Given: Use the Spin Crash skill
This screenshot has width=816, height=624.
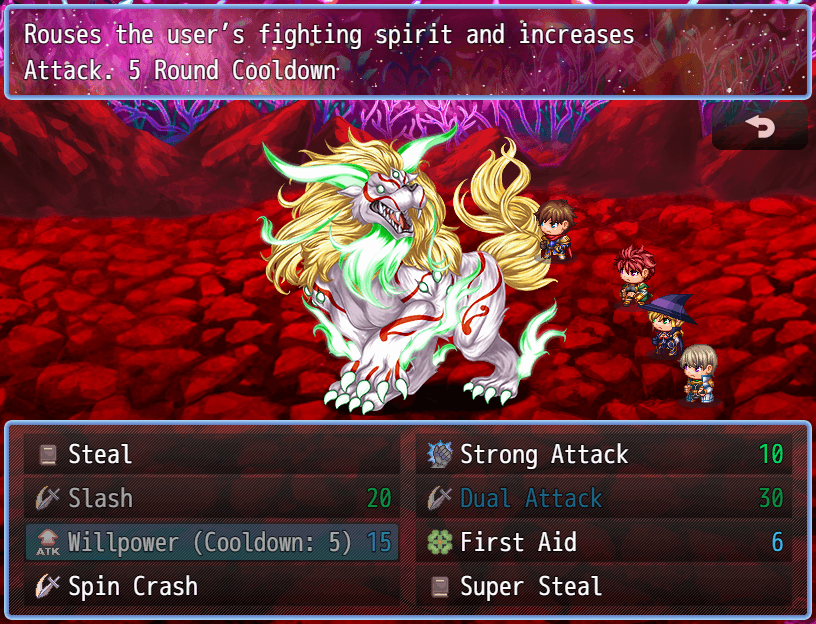Looking at the screenshot, I should [x=210, y=587].
